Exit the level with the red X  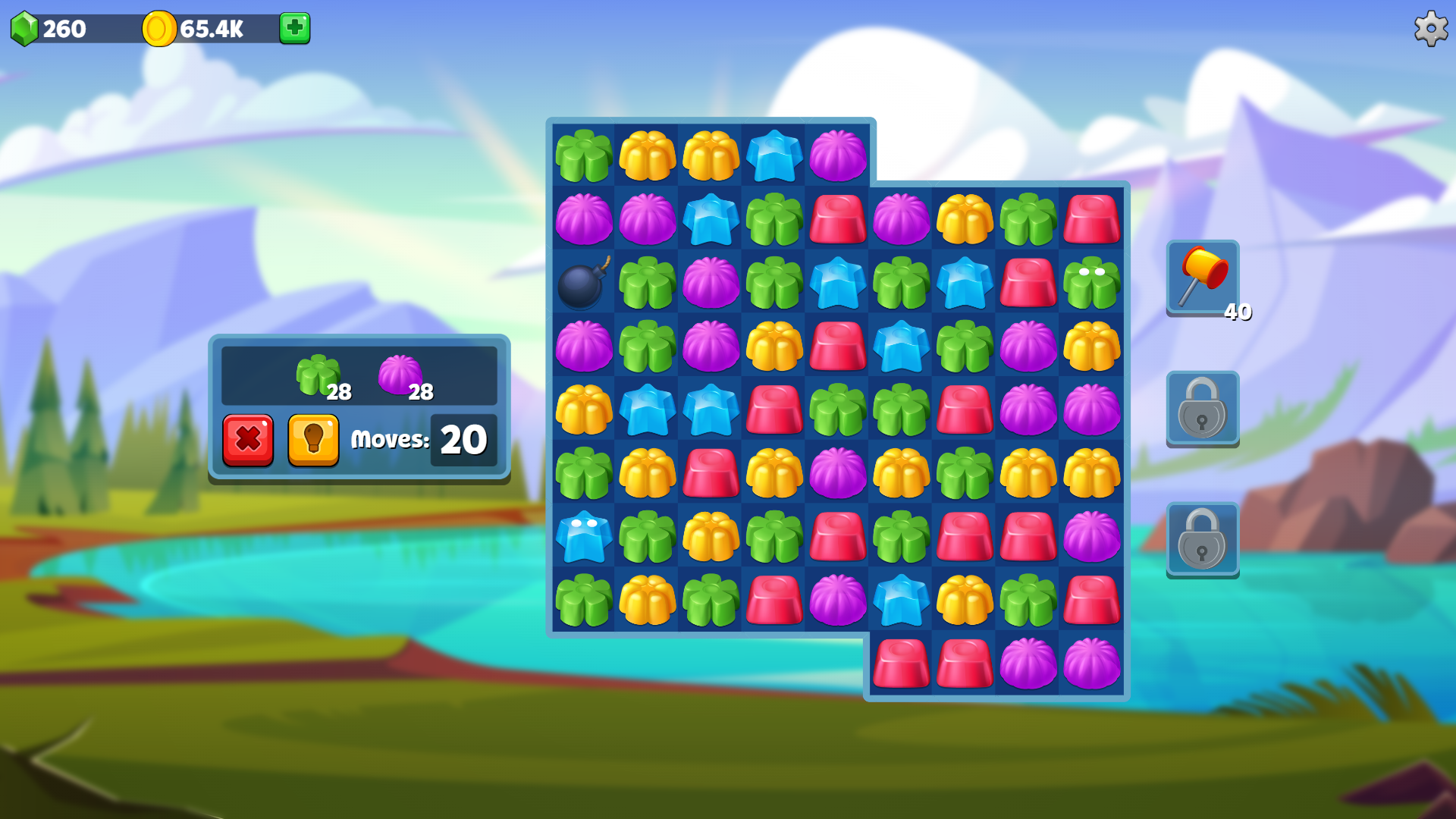tap(248, 440)
